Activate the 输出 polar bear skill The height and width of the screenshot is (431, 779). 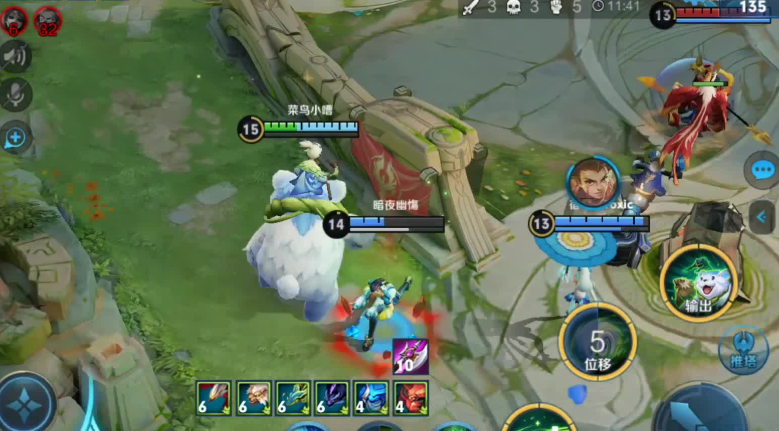pos(698,282)
